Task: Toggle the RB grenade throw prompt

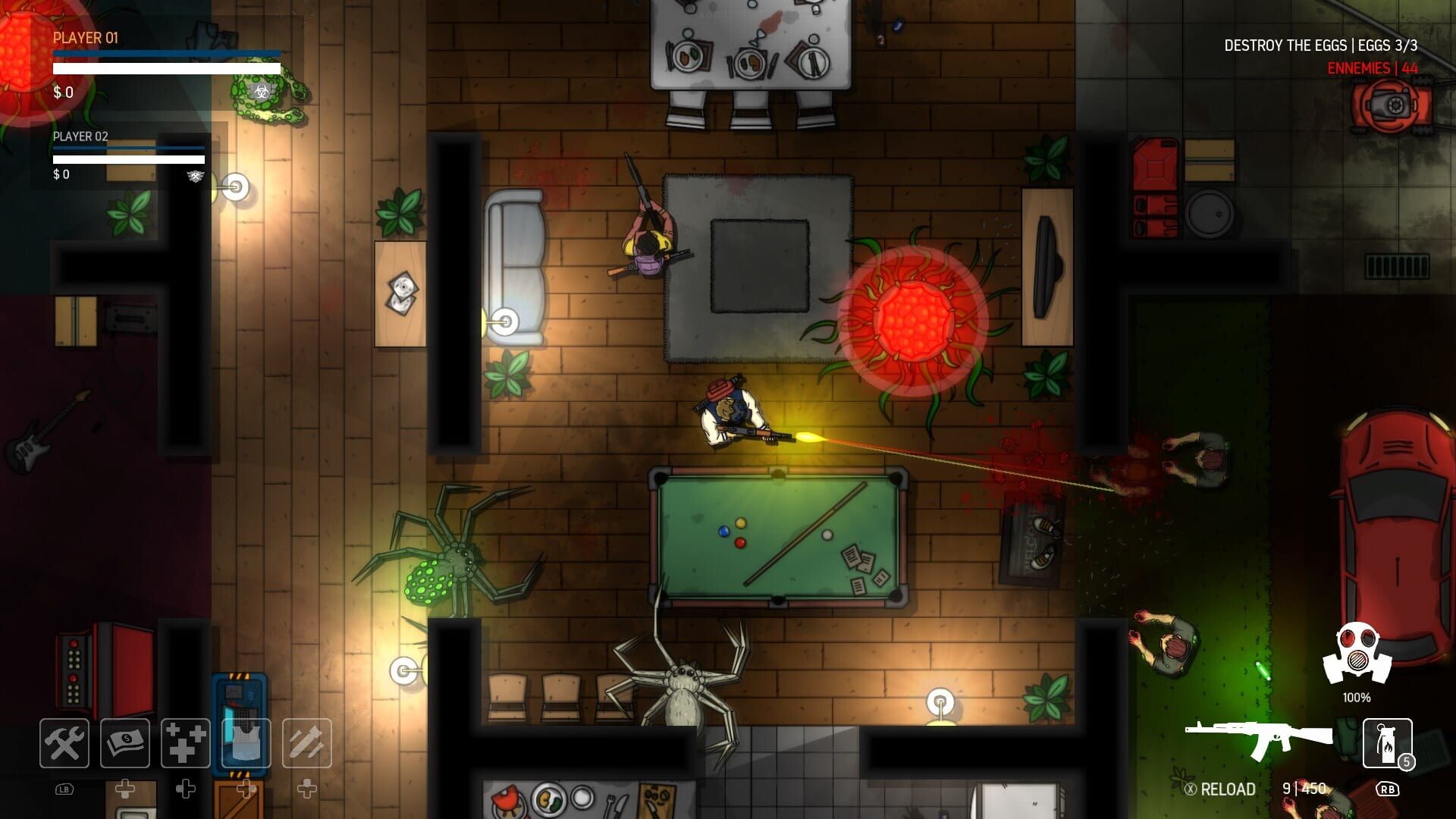Action: point(1388,787)
